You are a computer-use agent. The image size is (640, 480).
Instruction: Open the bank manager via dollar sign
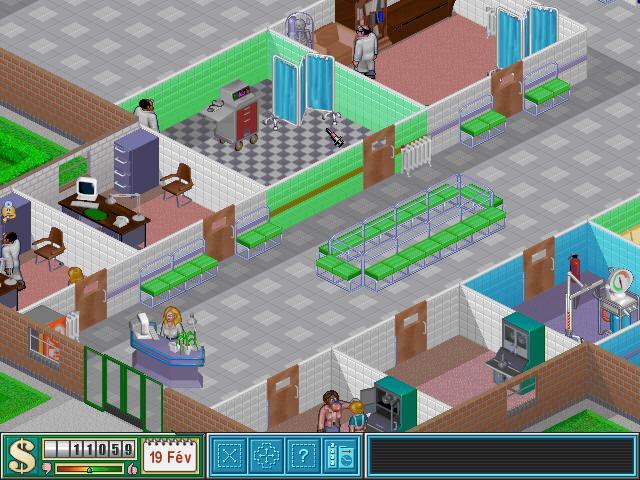(21, 457)
